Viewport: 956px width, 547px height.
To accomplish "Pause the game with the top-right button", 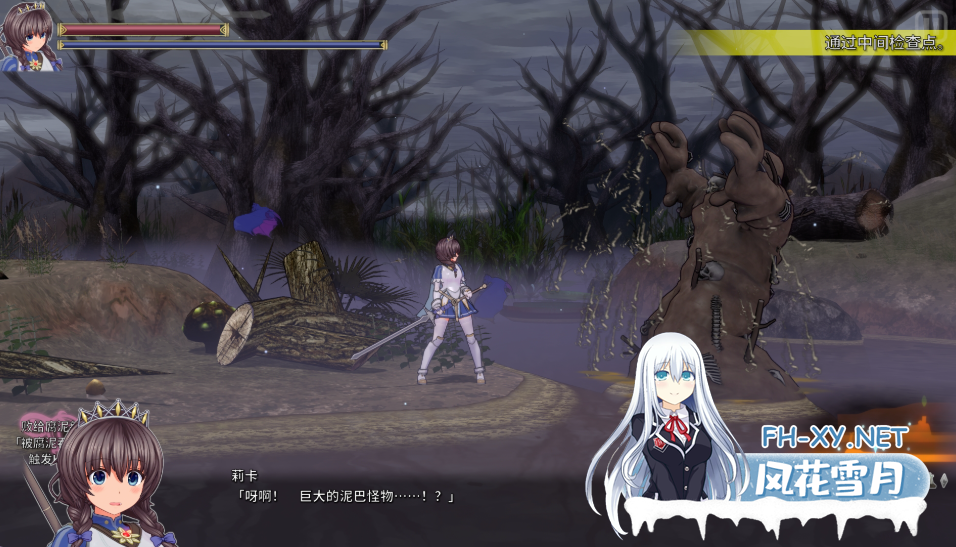I will (932, 19).
